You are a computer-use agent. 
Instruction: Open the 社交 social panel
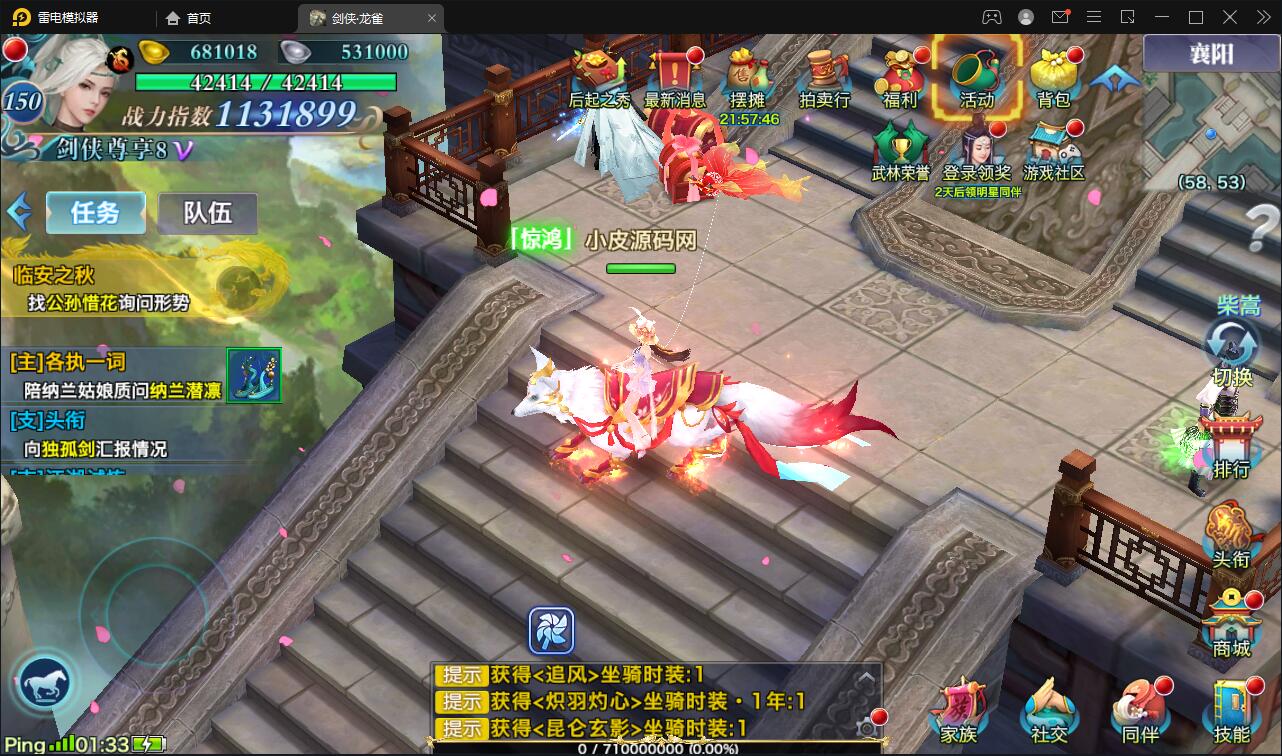tap(1048, 712)
